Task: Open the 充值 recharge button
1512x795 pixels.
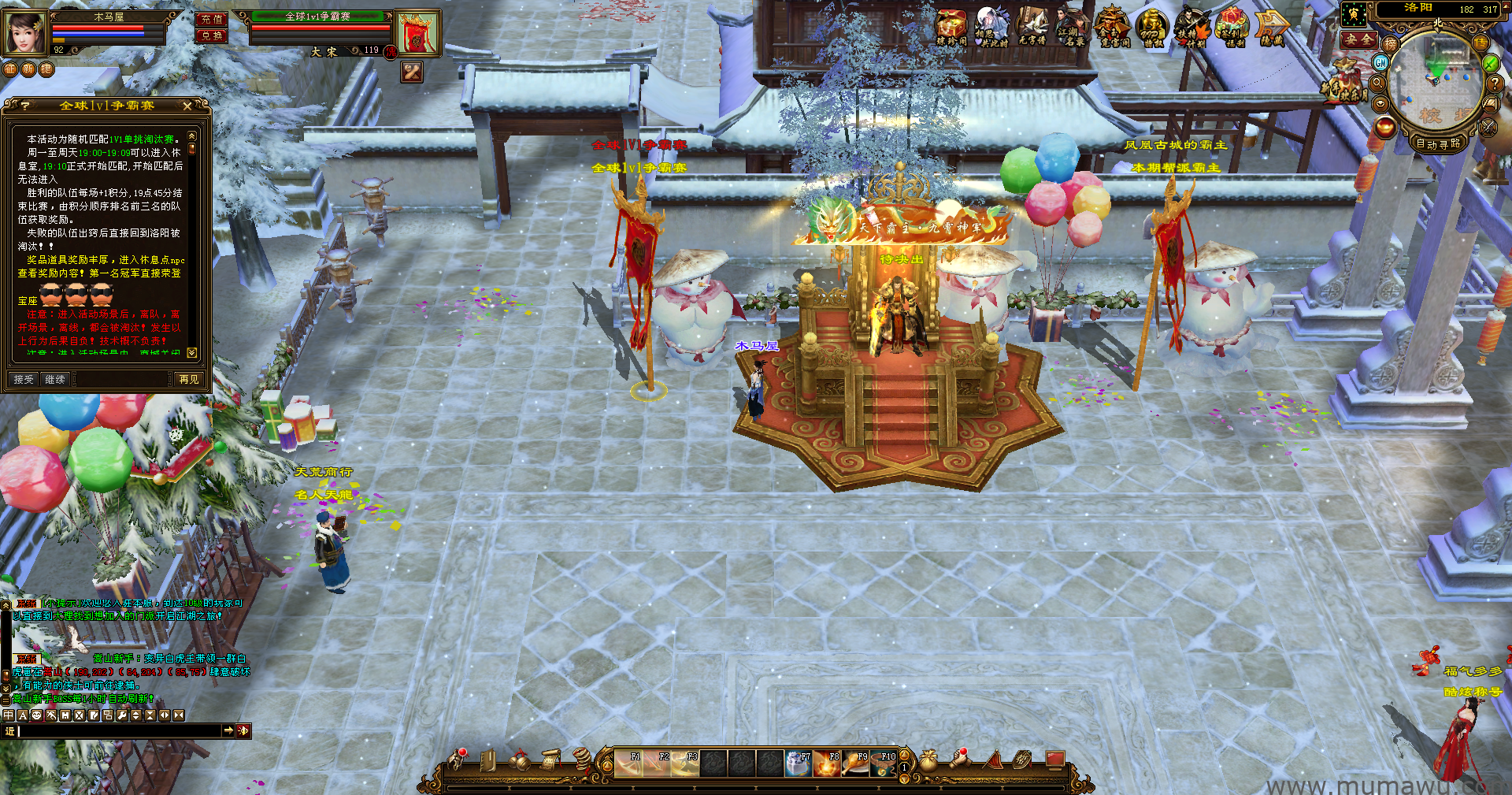Action: (211, 19)
